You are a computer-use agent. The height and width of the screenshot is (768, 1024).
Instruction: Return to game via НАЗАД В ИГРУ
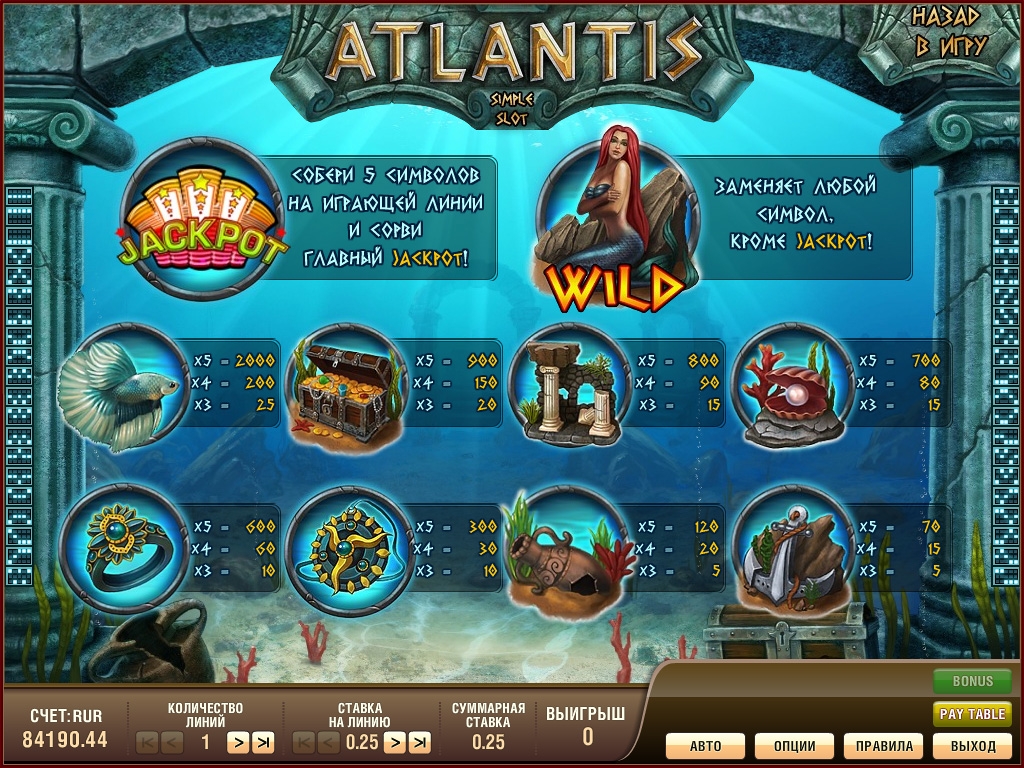[x=949, y=32]
